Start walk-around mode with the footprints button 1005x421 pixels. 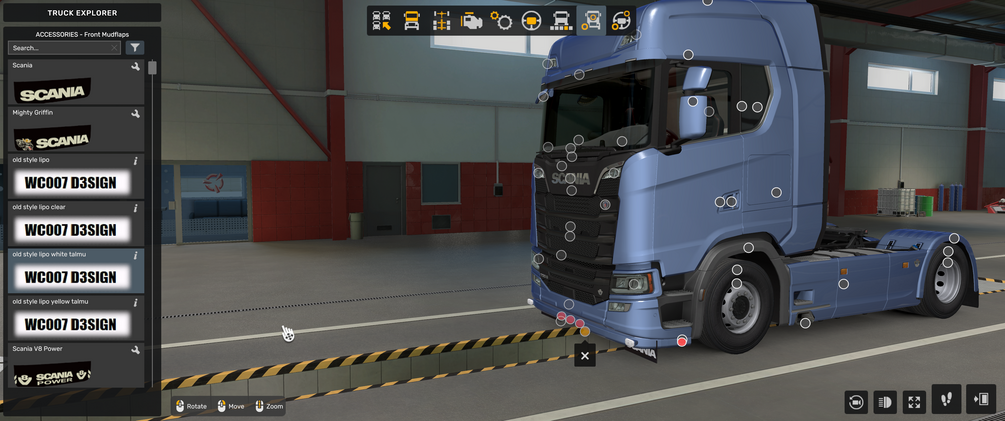pos(947,400)
